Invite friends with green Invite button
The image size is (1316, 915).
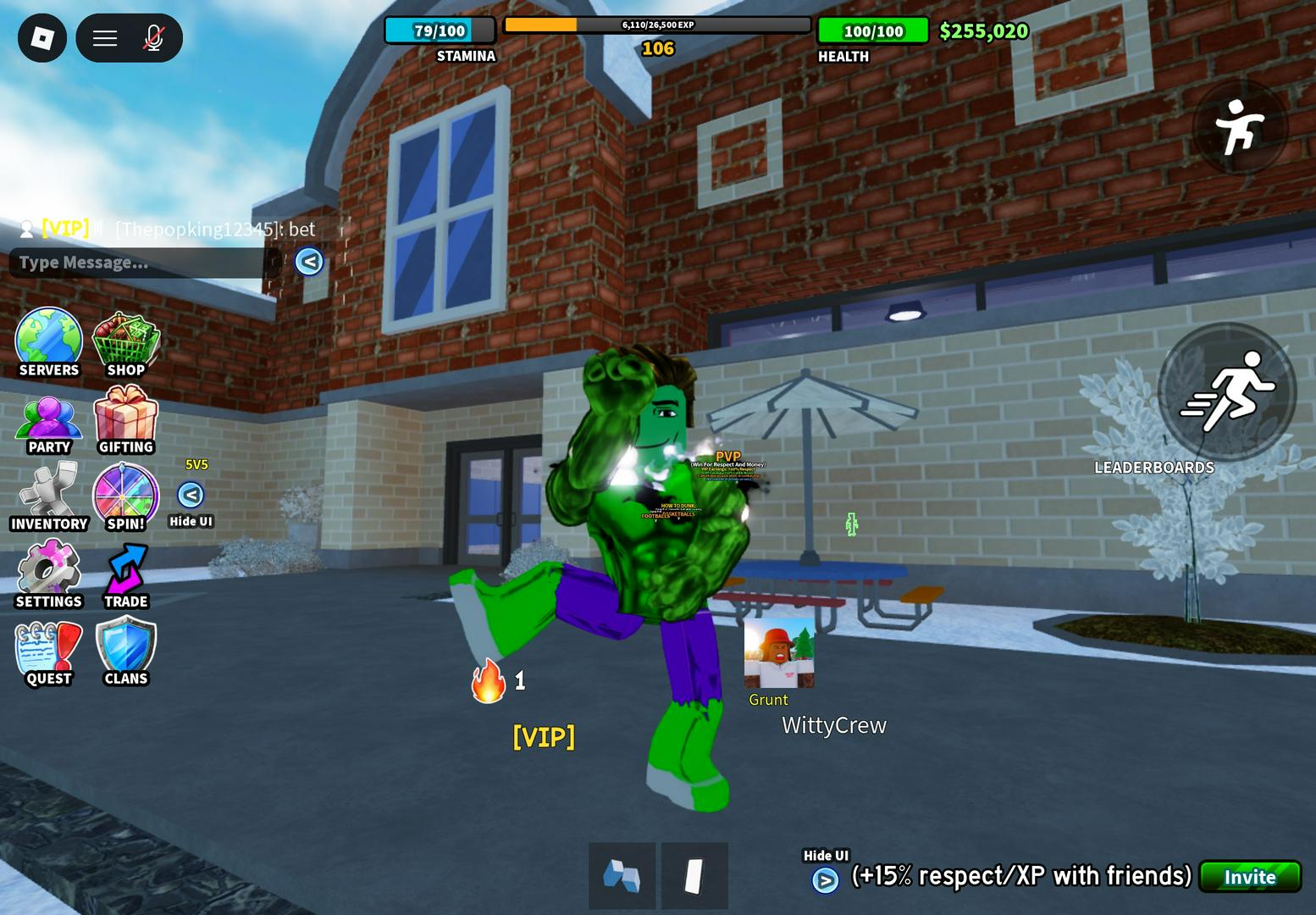tap(1250, 877)
